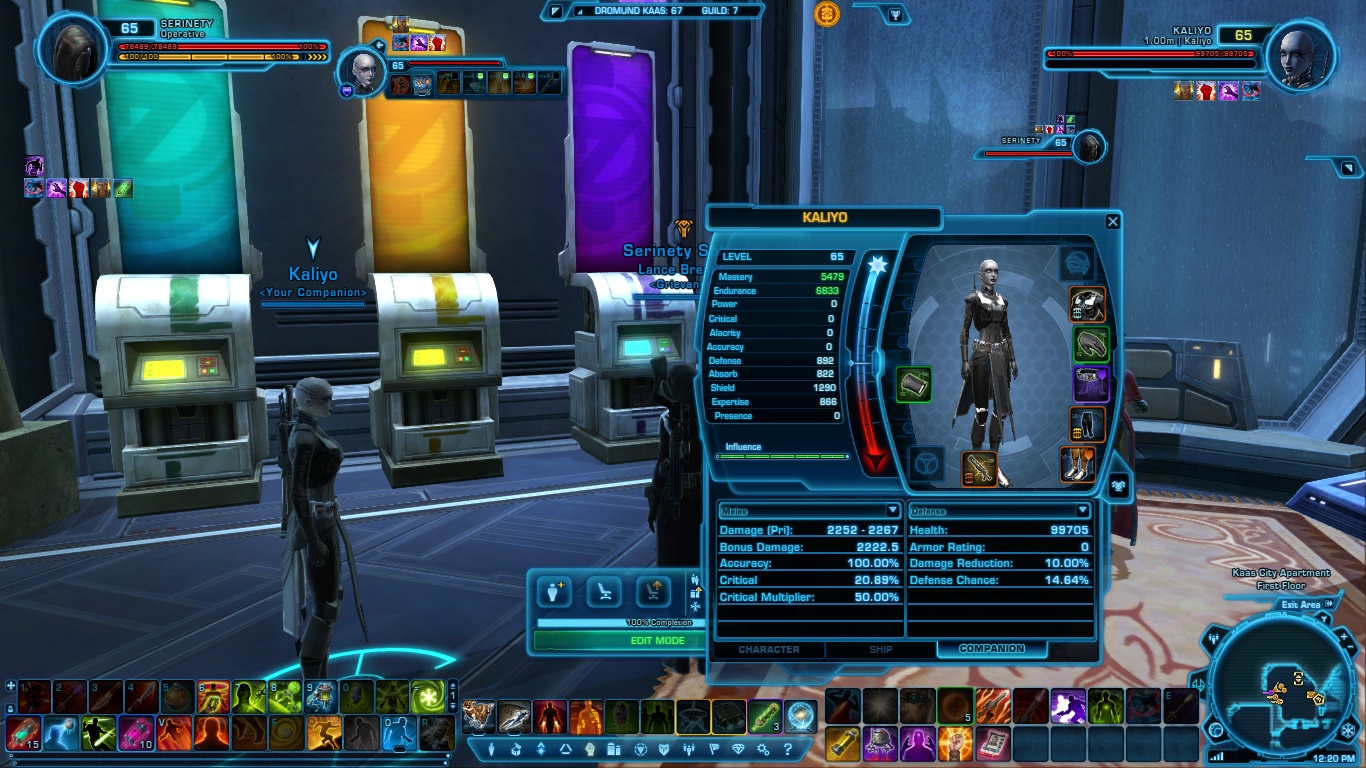This screenshot has width=1366, height=768.
Task: Select Kaliyo's purple belt slot
Action: click(x=1091, y=384)
